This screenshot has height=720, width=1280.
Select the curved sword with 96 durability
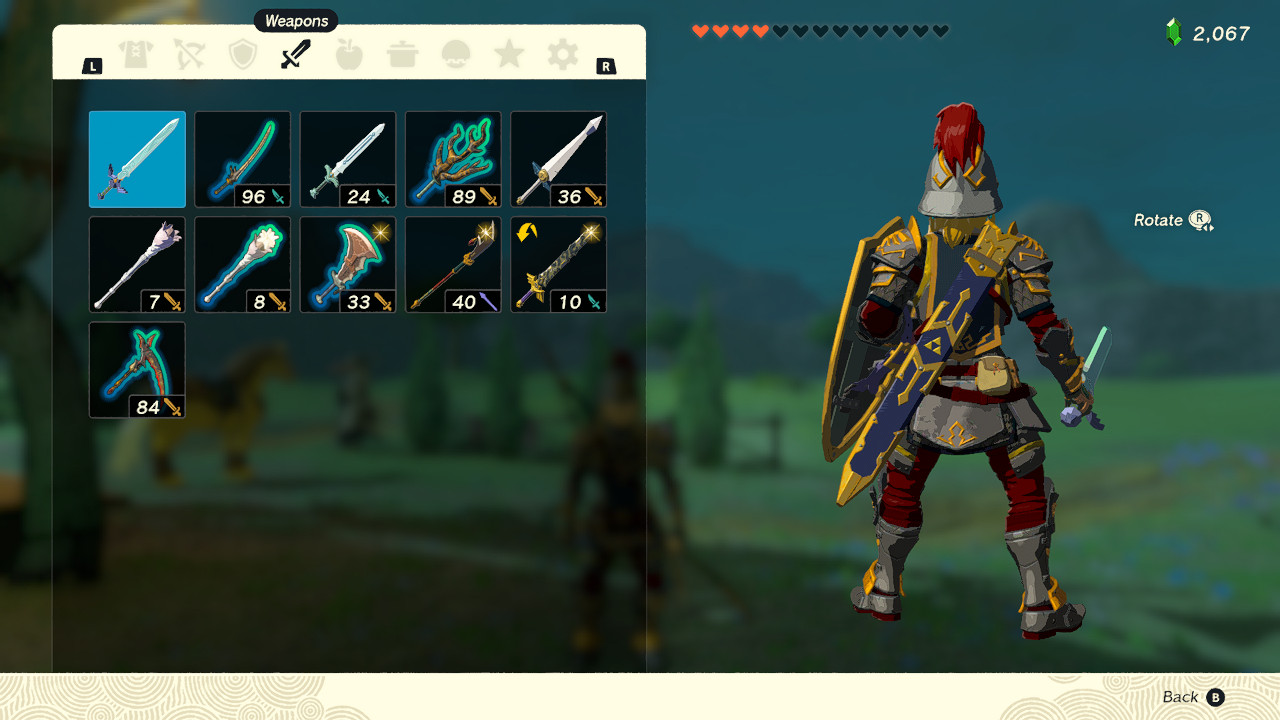tap(242, 159)
